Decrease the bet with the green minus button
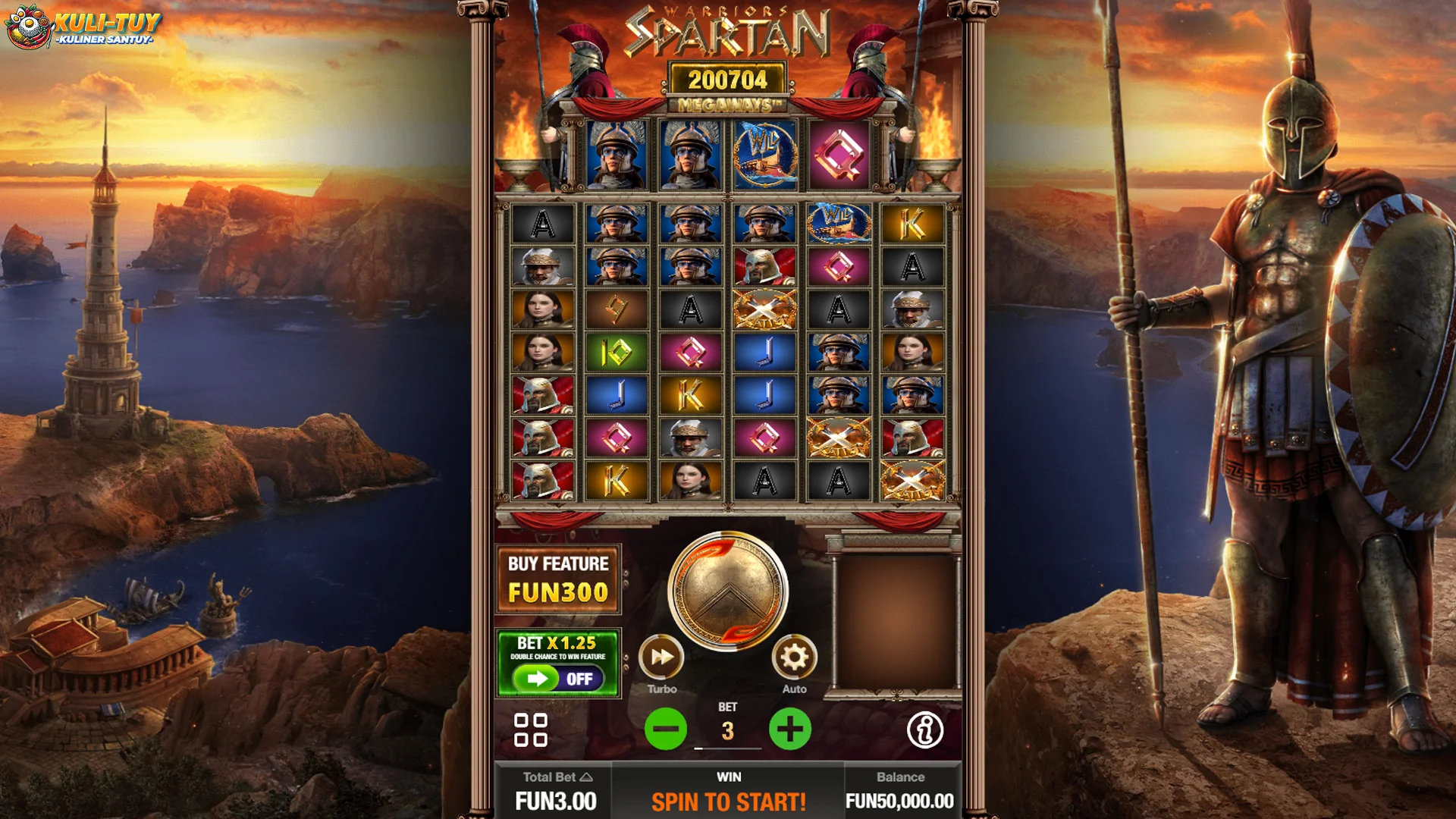 point(664,730)
